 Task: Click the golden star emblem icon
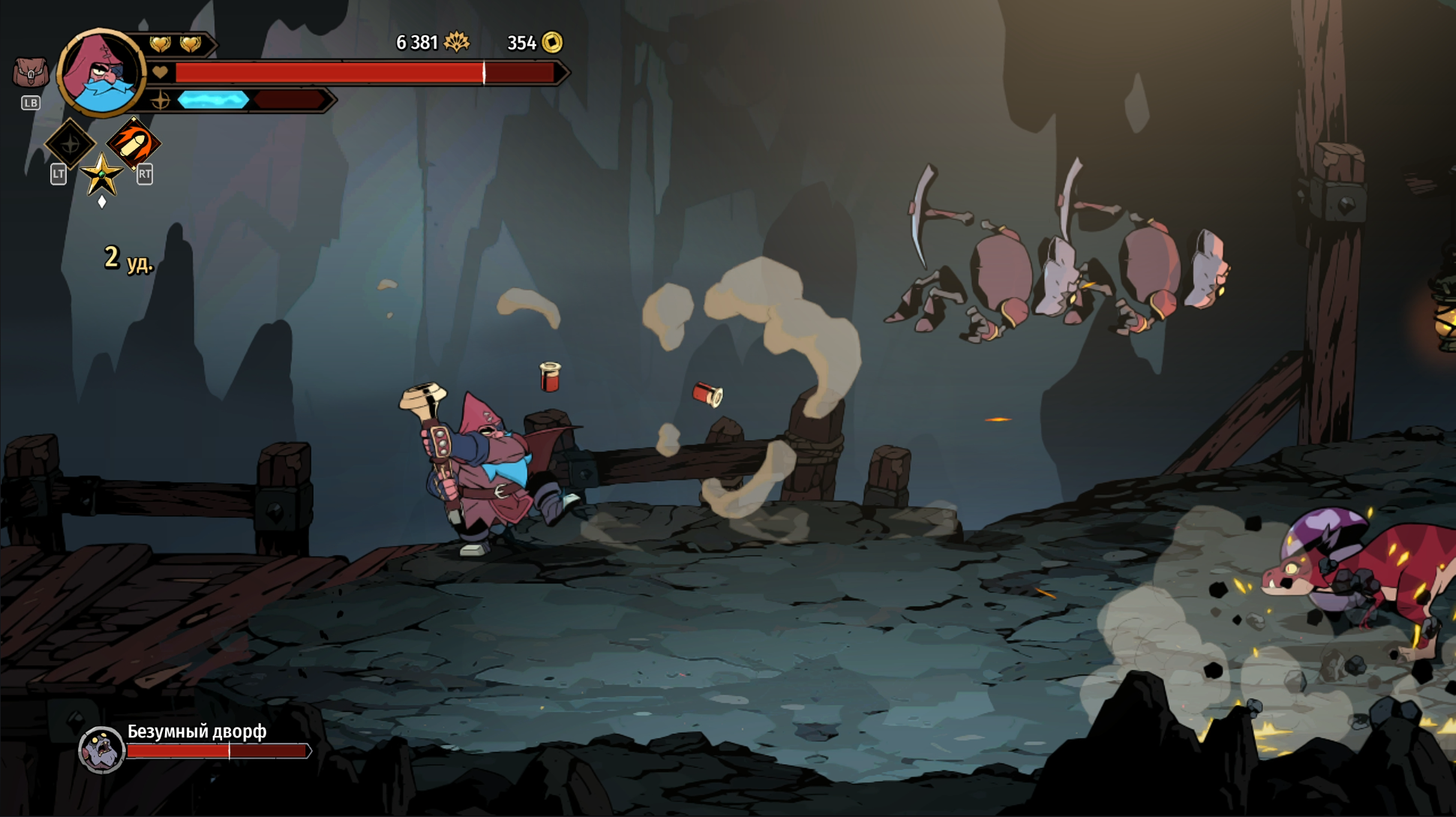pyautogui.click(x=101, y=176)
